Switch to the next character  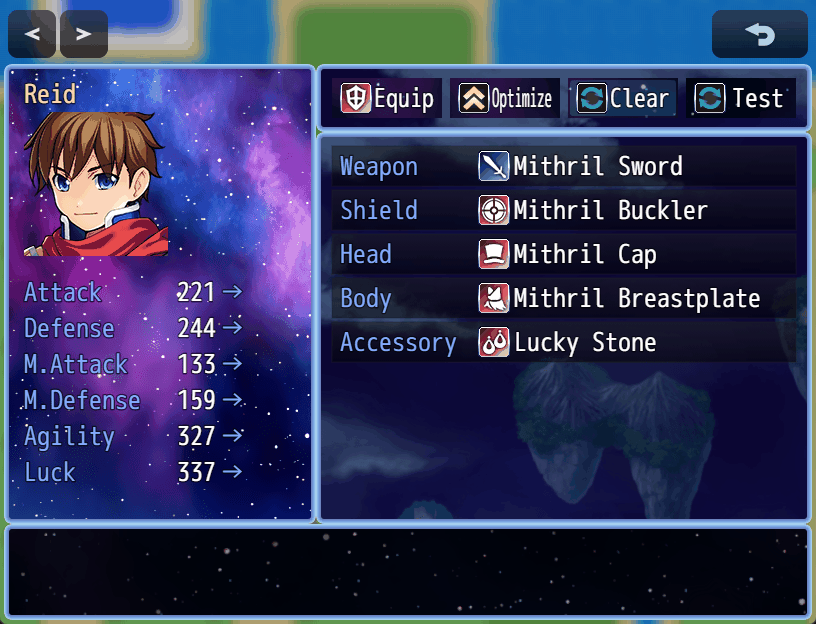84,35
